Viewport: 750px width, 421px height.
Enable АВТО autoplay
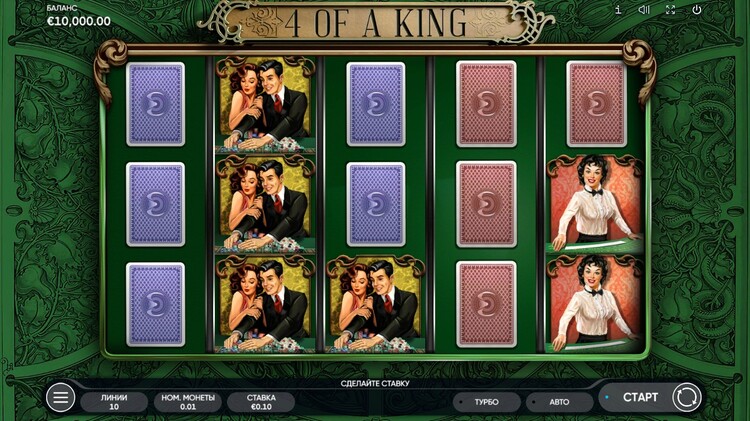[559, 402]
